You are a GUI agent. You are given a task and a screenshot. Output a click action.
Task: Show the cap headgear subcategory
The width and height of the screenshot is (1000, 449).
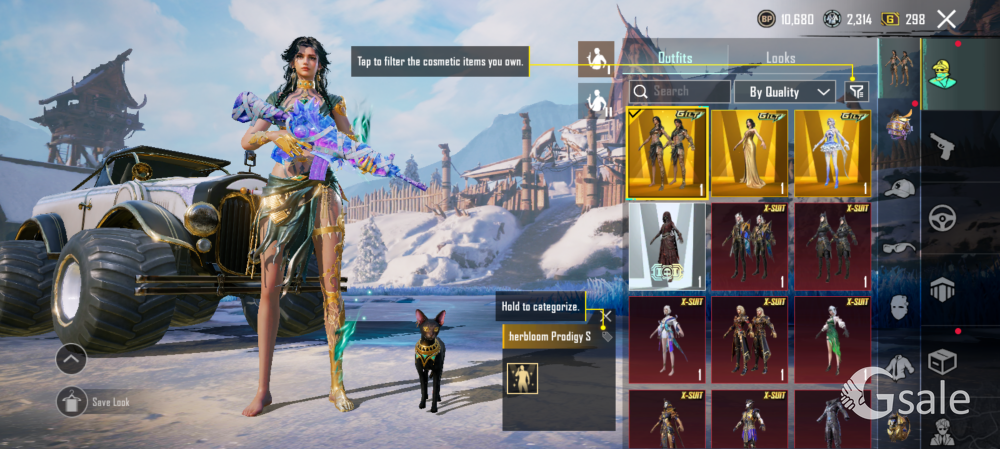pyautogui.click(x=900, y=189)
